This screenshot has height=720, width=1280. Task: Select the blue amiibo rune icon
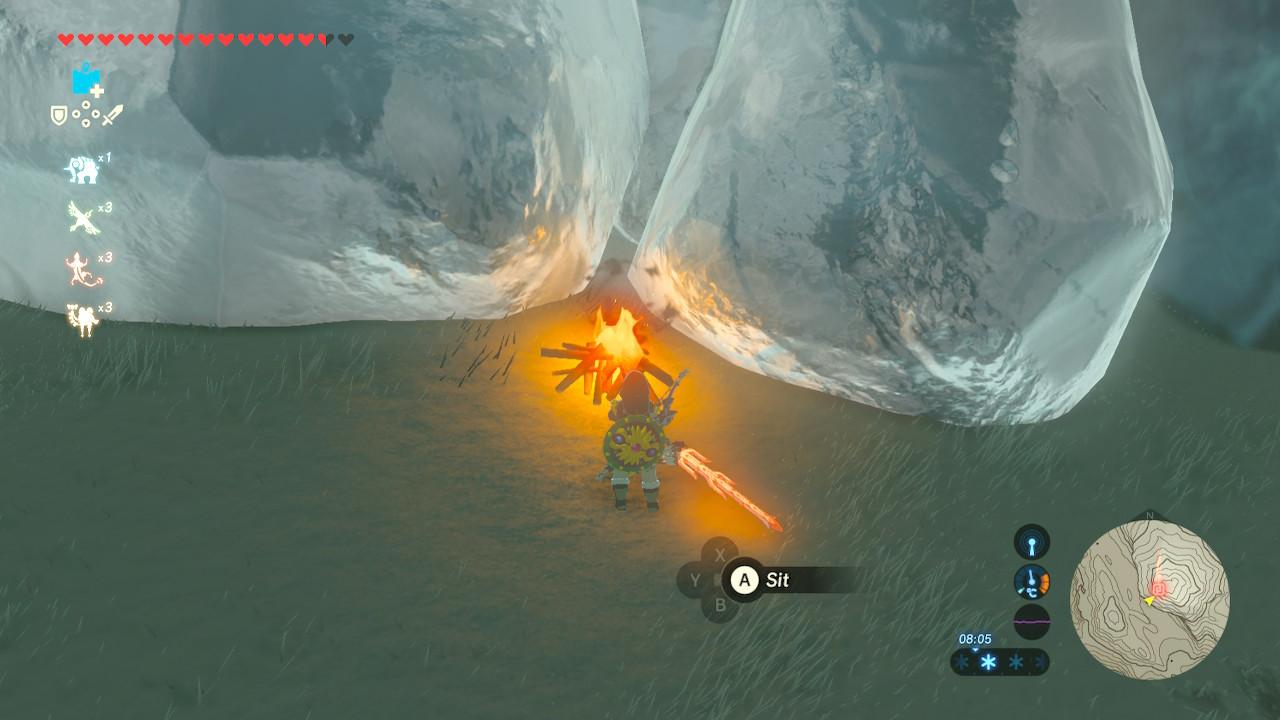point(86,80)
